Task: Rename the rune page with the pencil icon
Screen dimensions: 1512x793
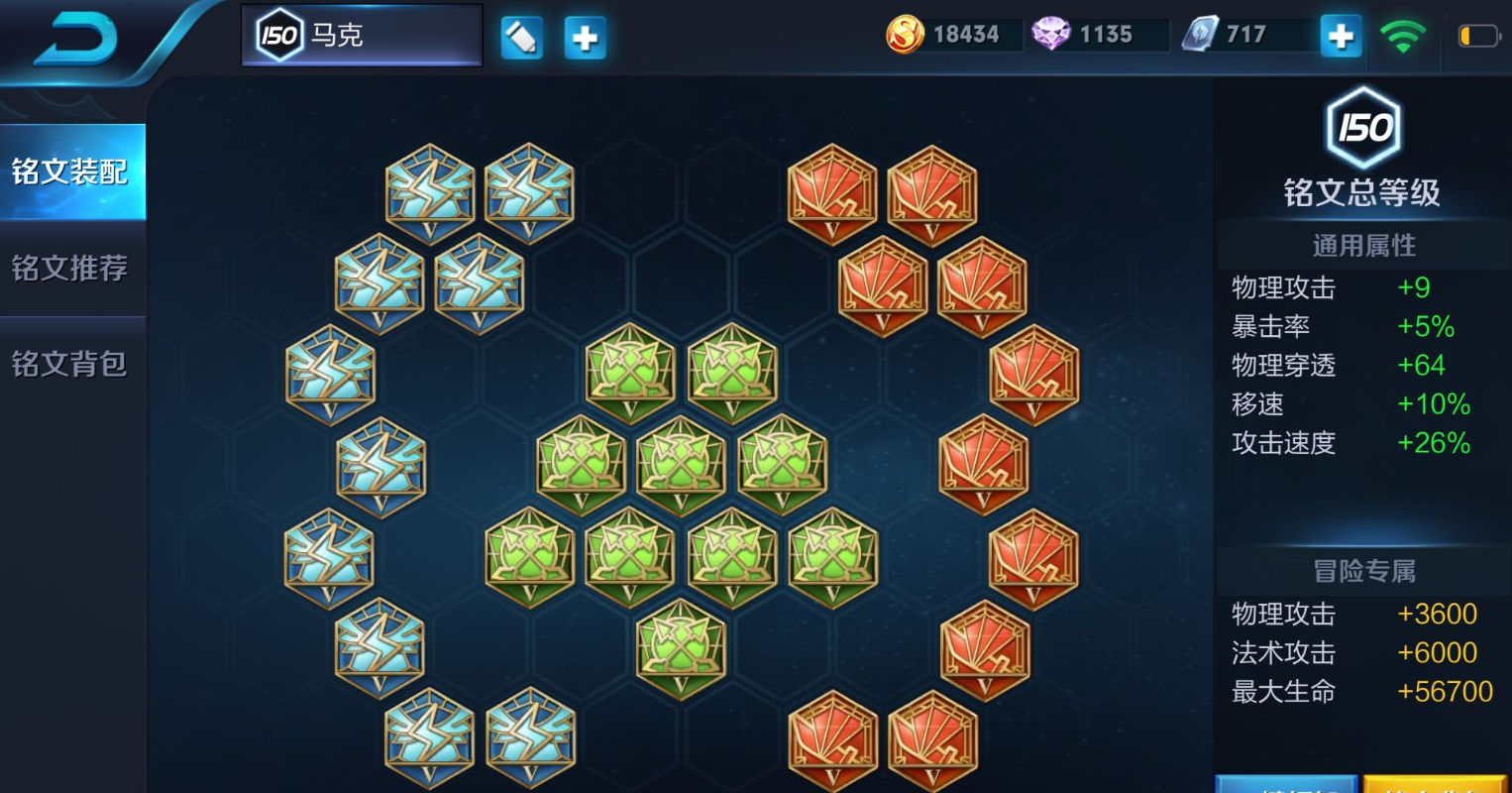Action: 522,38
